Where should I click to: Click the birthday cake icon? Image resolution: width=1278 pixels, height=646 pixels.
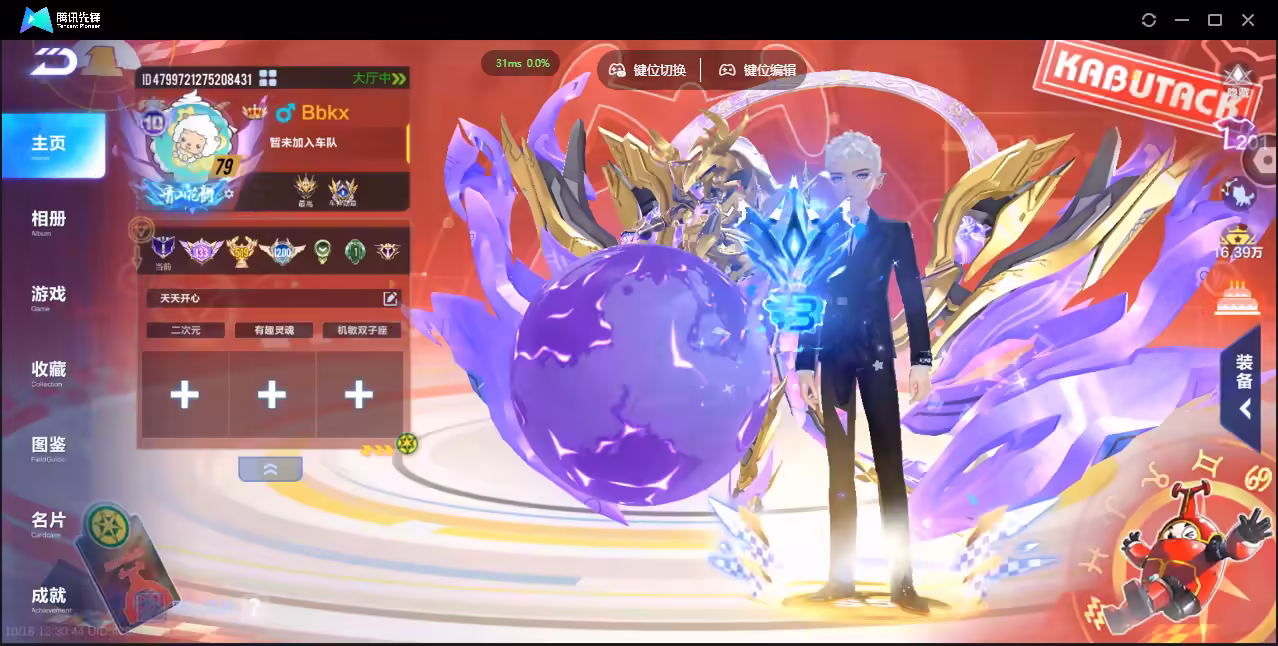coord(1239,298)
